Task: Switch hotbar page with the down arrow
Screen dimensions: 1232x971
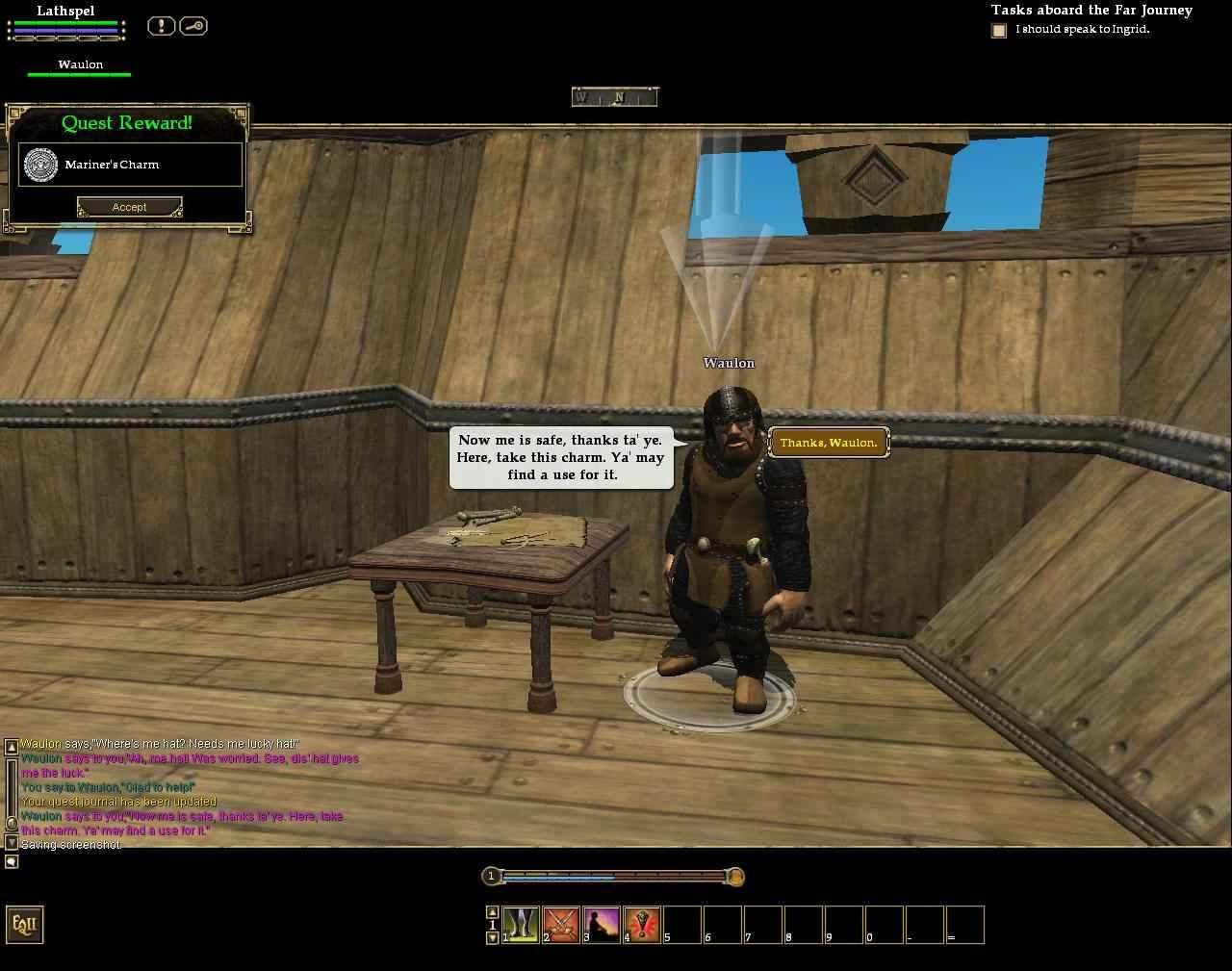Action: 493,938
